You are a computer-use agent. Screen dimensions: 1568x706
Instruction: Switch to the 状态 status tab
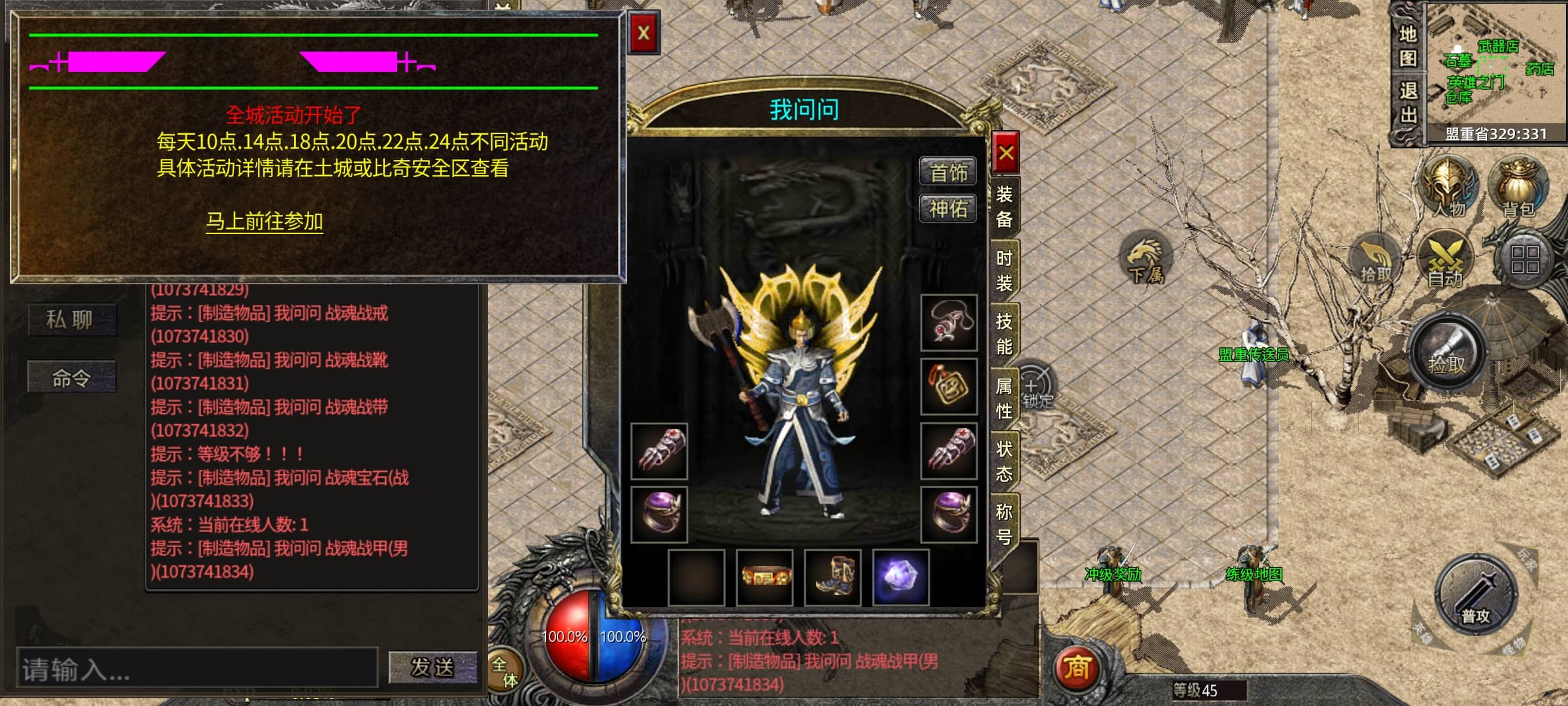click(1004, 462)
